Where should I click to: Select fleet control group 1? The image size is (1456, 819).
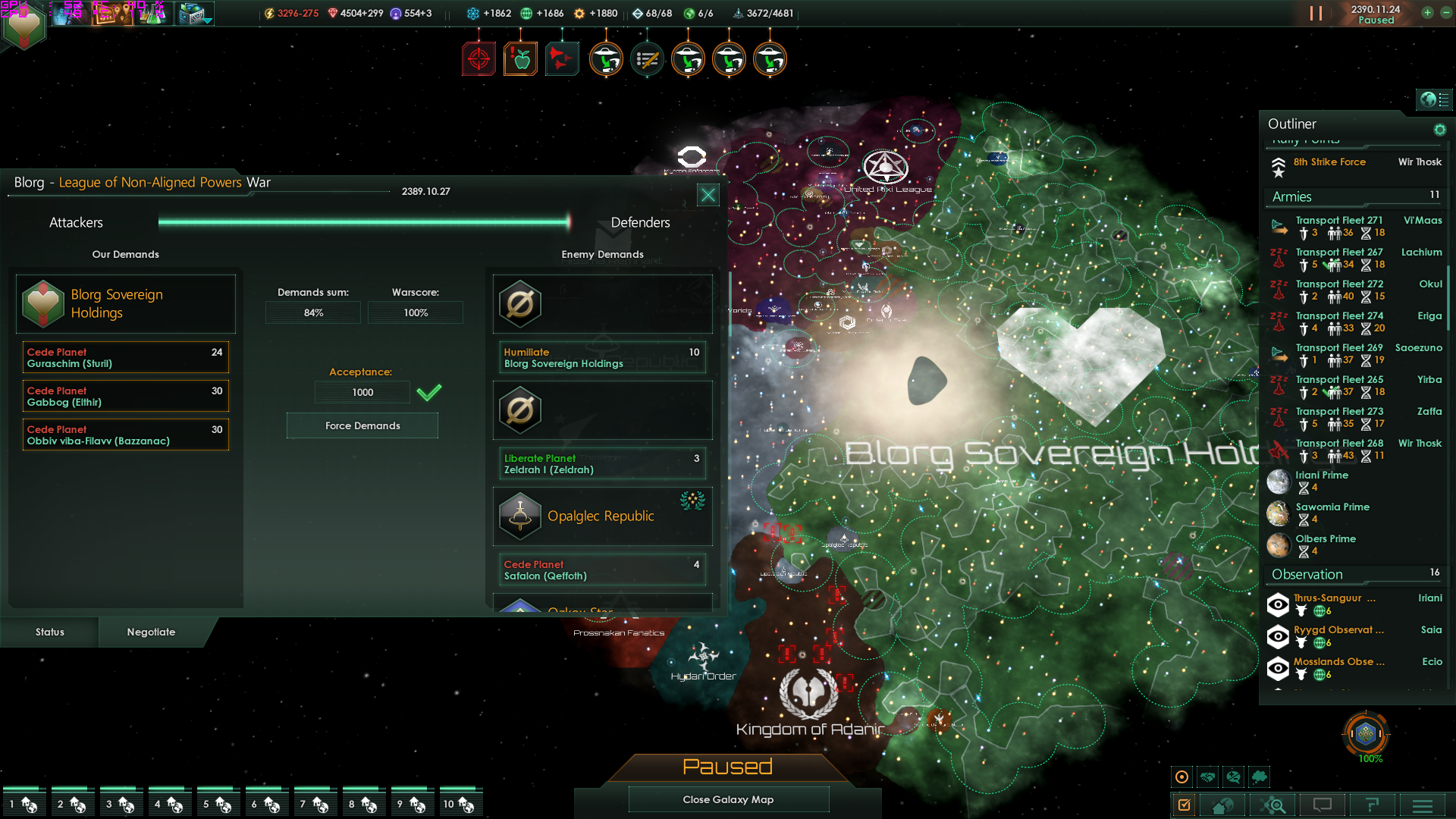tap(23, 803)
